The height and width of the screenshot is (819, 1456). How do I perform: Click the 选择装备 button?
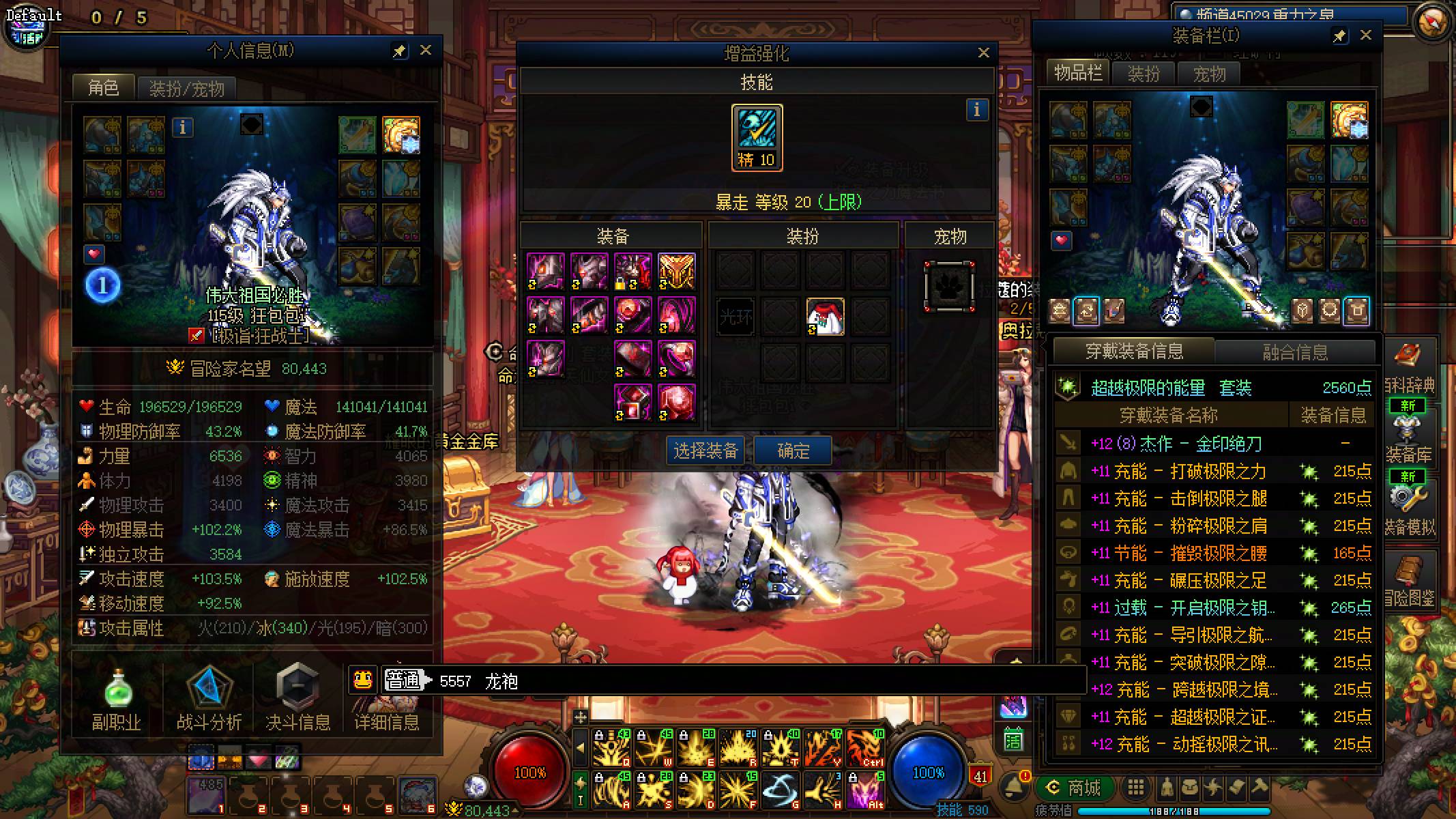[705, 450]
